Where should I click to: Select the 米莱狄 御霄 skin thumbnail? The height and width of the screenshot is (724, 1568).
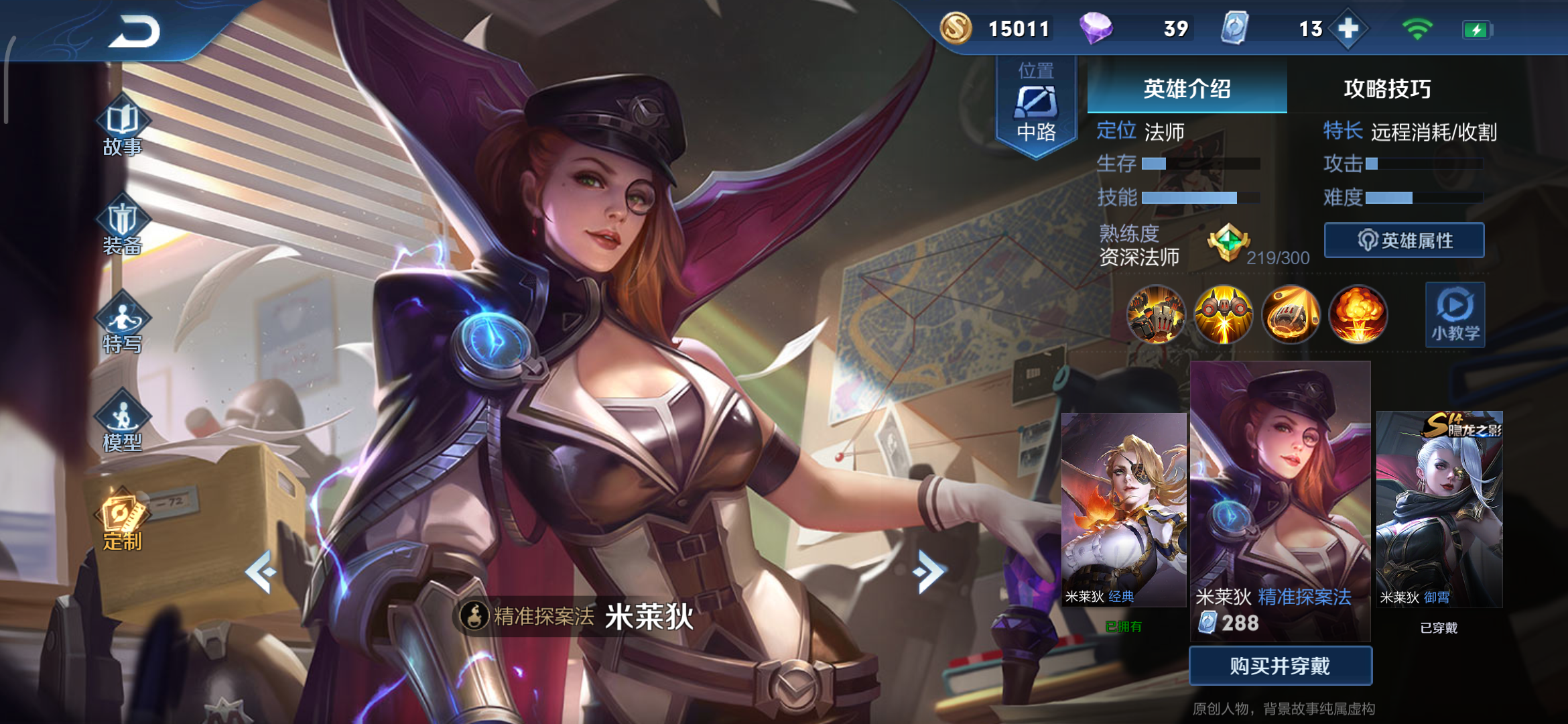(1439, 509)
